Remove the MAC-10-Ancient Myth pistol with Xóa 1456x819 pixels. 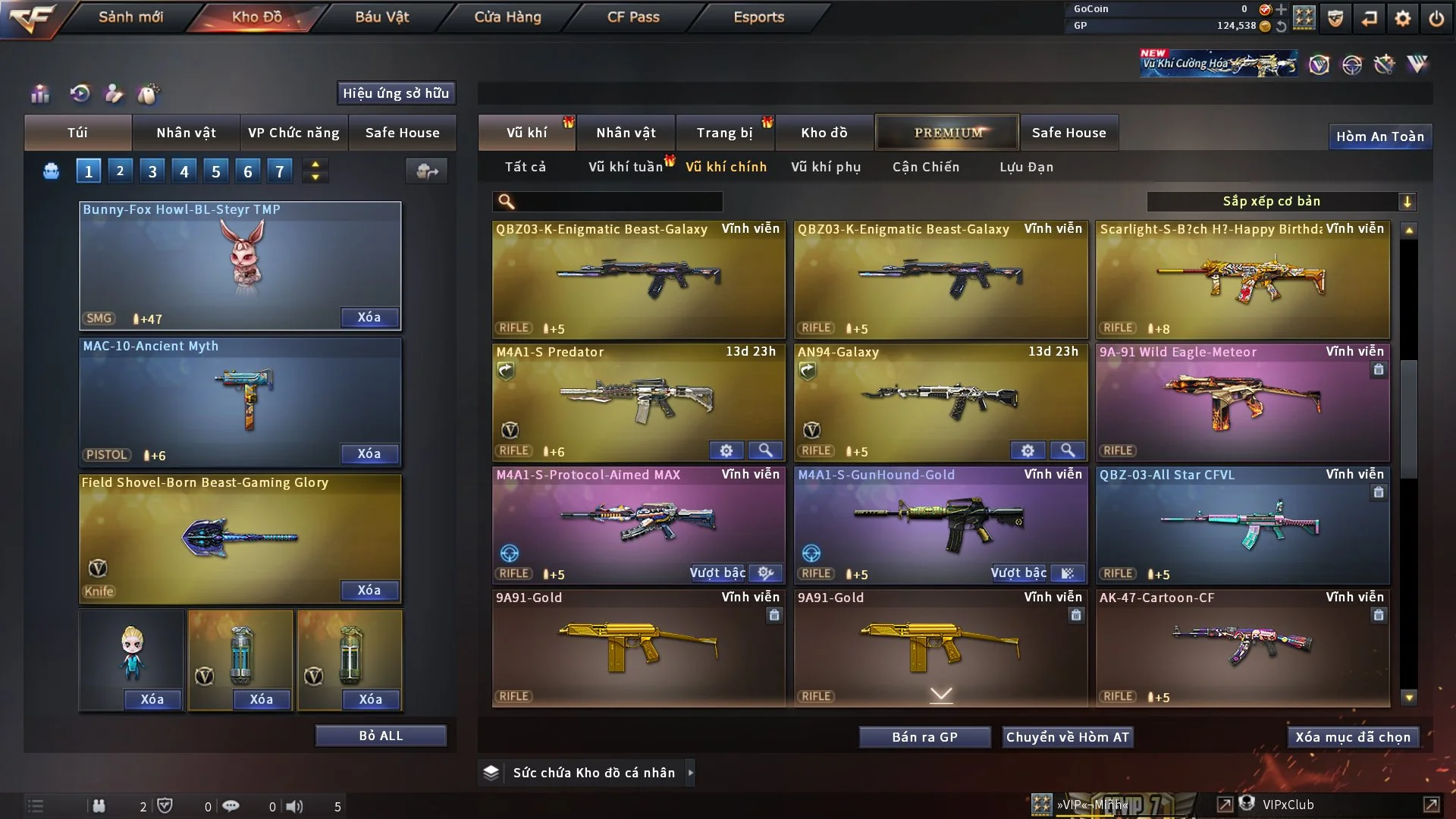pos(369,453)
